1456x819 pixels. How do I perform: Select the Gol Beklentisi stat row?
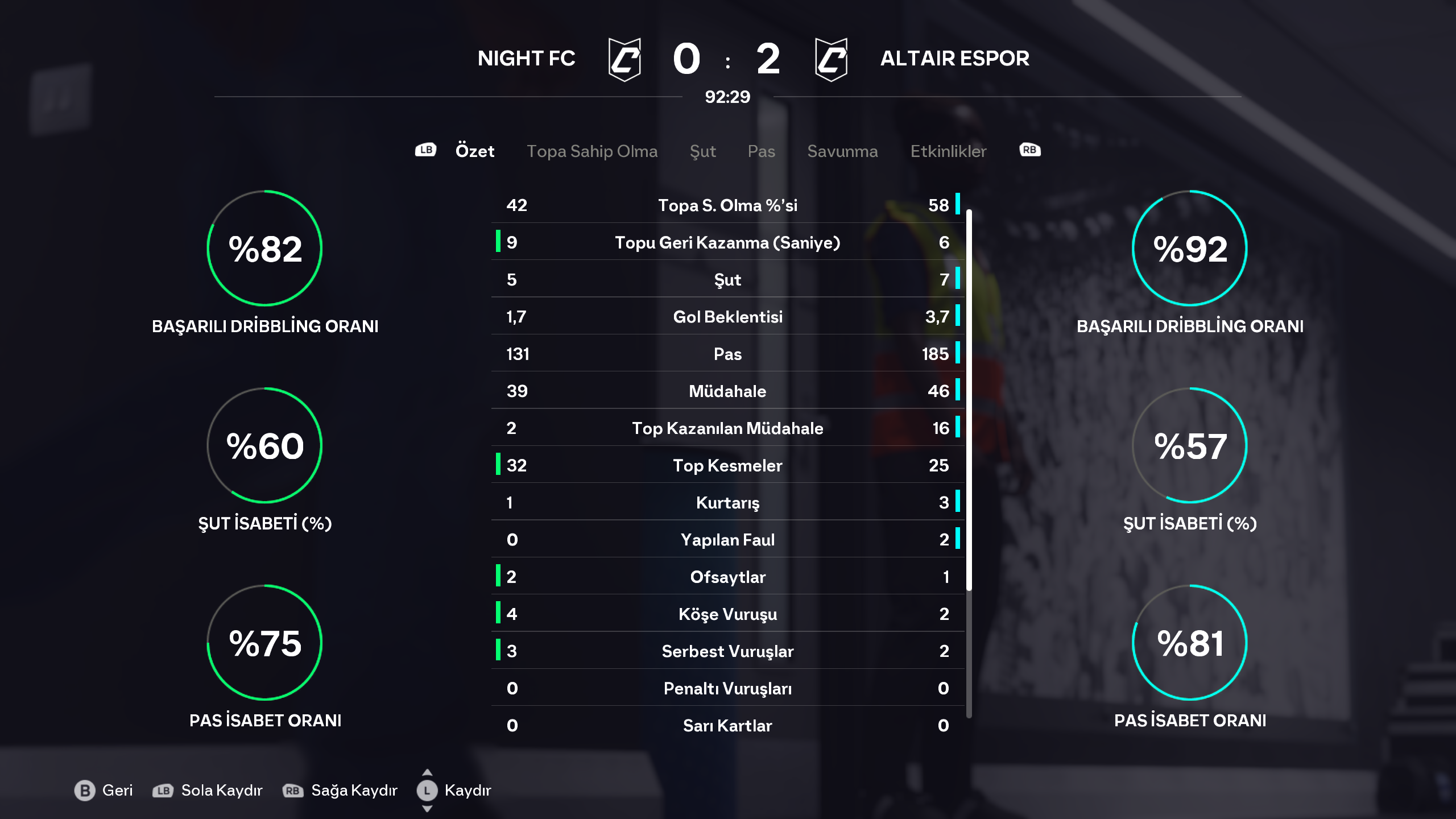[x=727, y=317]
